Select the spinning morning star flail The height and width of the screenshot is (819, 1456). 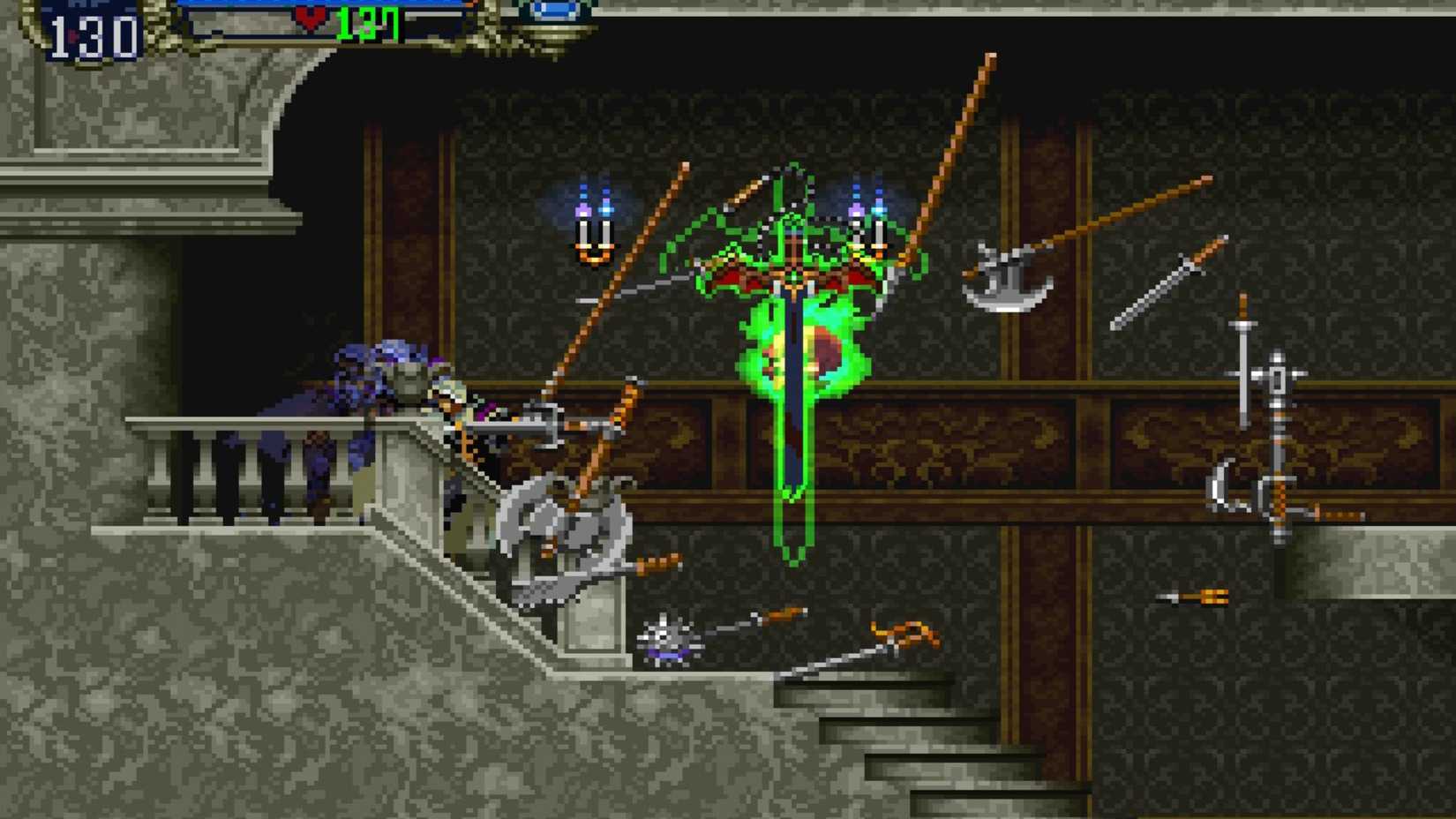[666, 640]
